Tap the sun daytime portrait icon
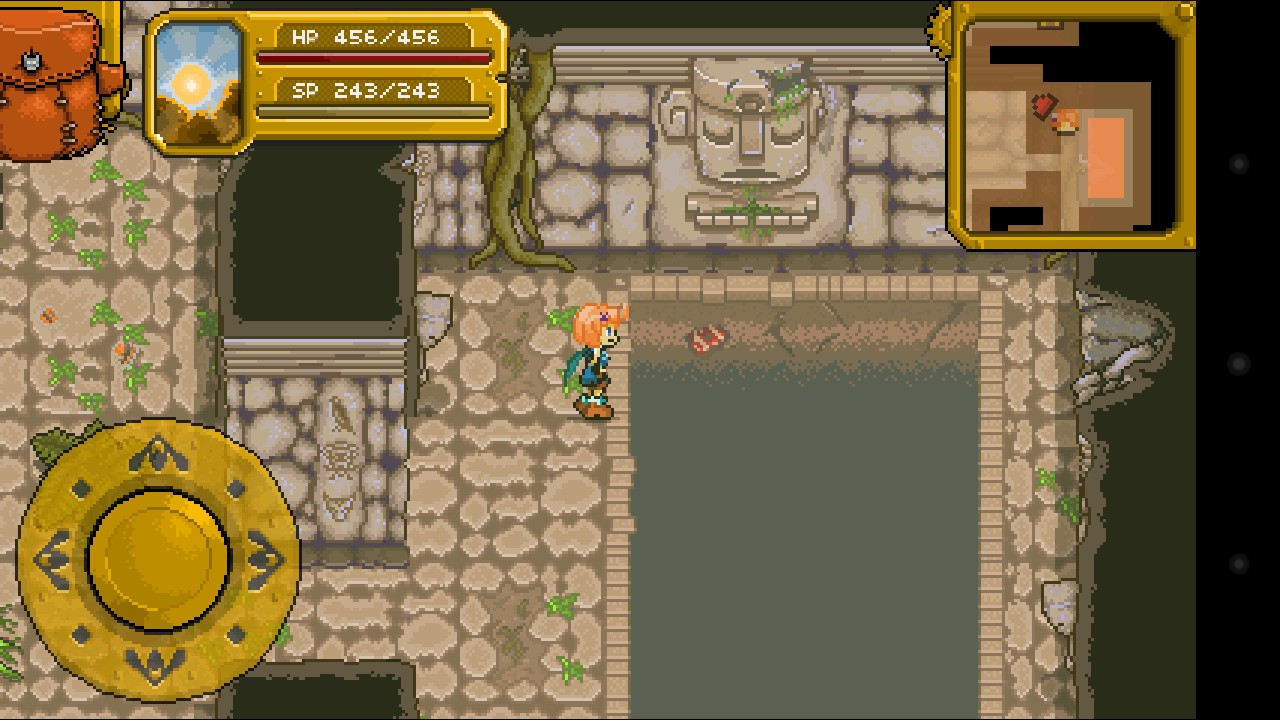 pyautogui.click(x=199, y=83)
